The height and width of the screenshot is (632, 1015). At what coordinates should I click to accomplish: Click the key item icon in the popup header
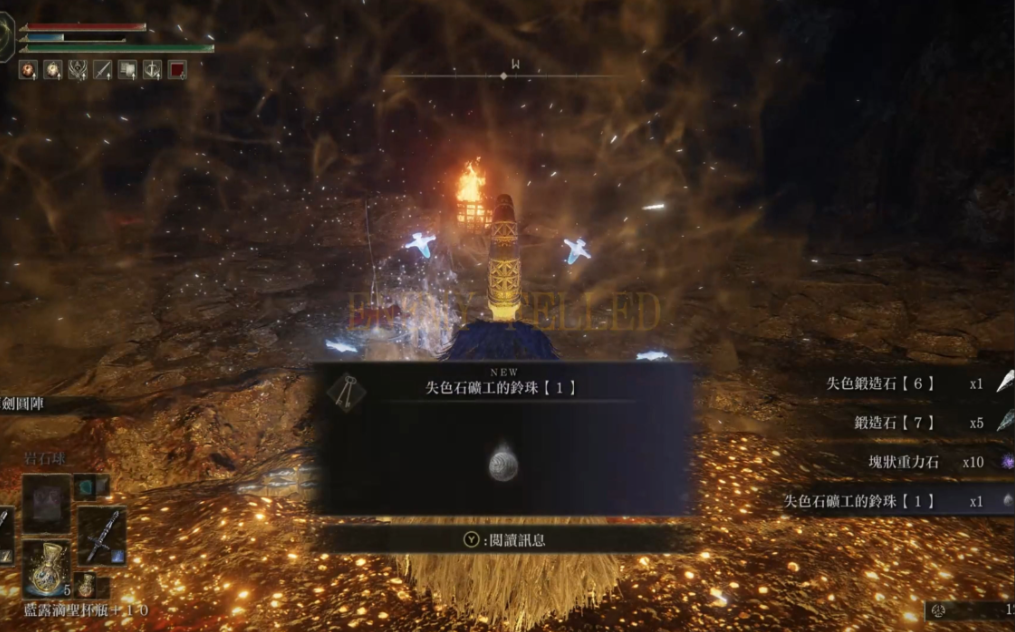click(x=346, y=391)
